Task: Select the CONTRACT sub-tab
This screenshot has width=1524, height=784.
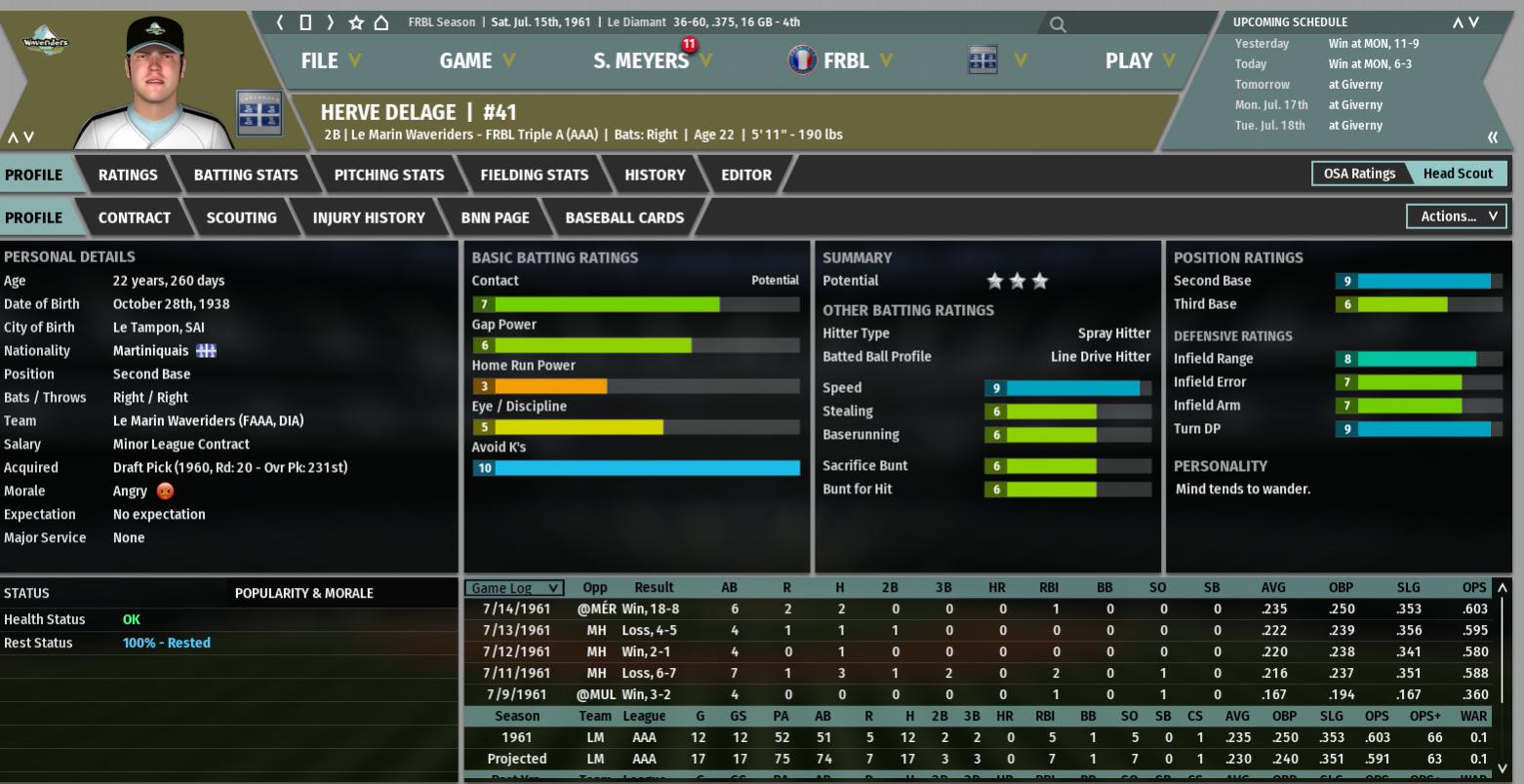Action: tap(135, 218)
